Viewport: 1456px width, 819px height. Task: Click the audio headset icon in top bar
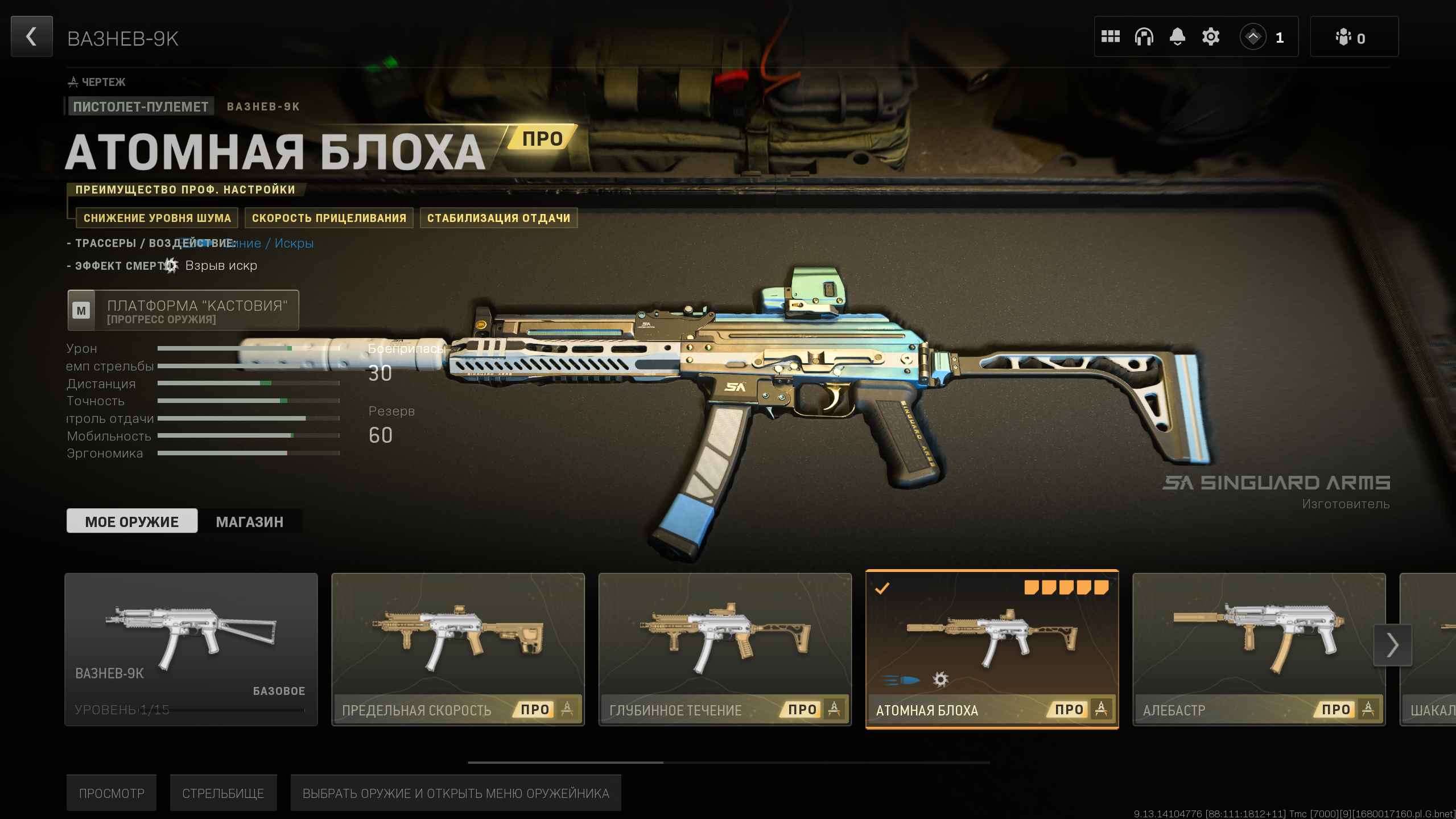click(1144, 36)
